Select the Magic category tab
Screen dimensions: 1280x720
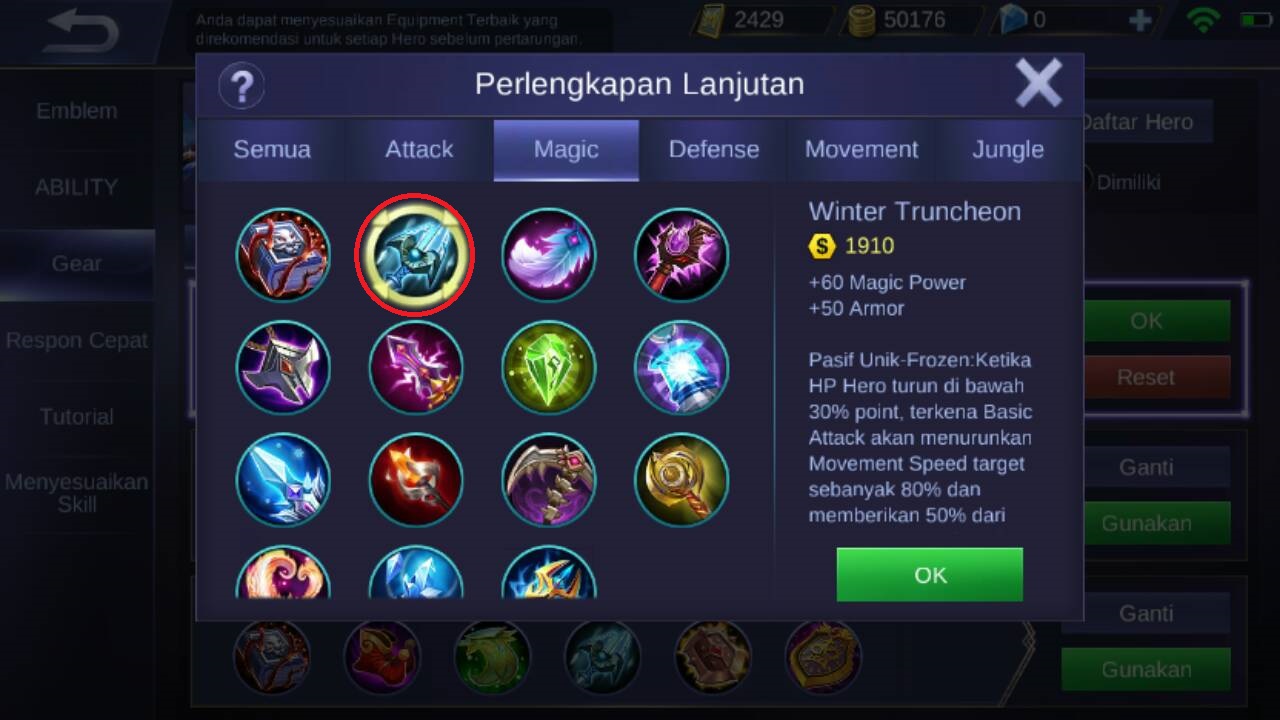pyautogui.click(x=566, y=150)
